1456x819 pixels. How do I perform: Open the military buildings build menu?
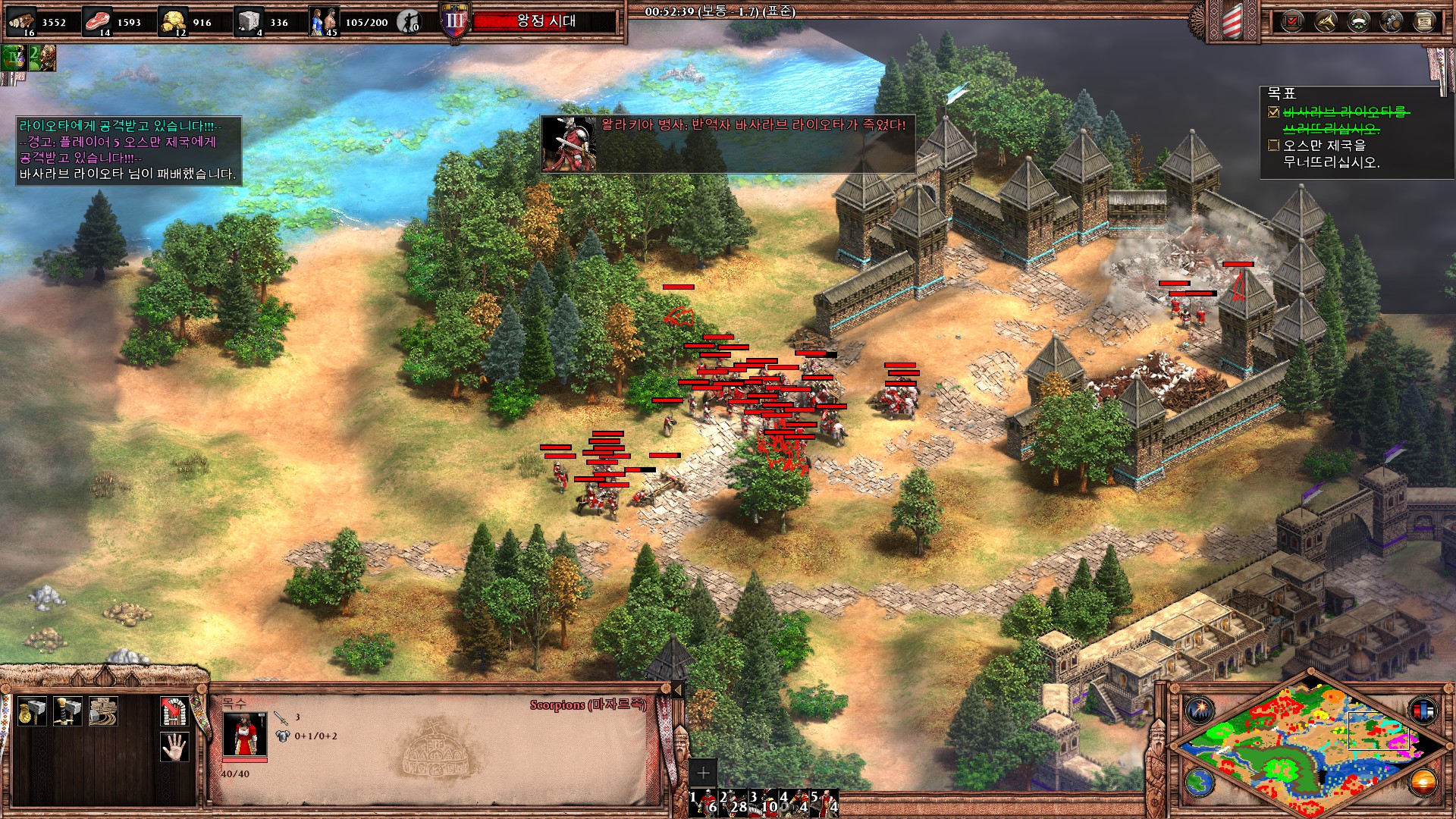tap(67, 711)
